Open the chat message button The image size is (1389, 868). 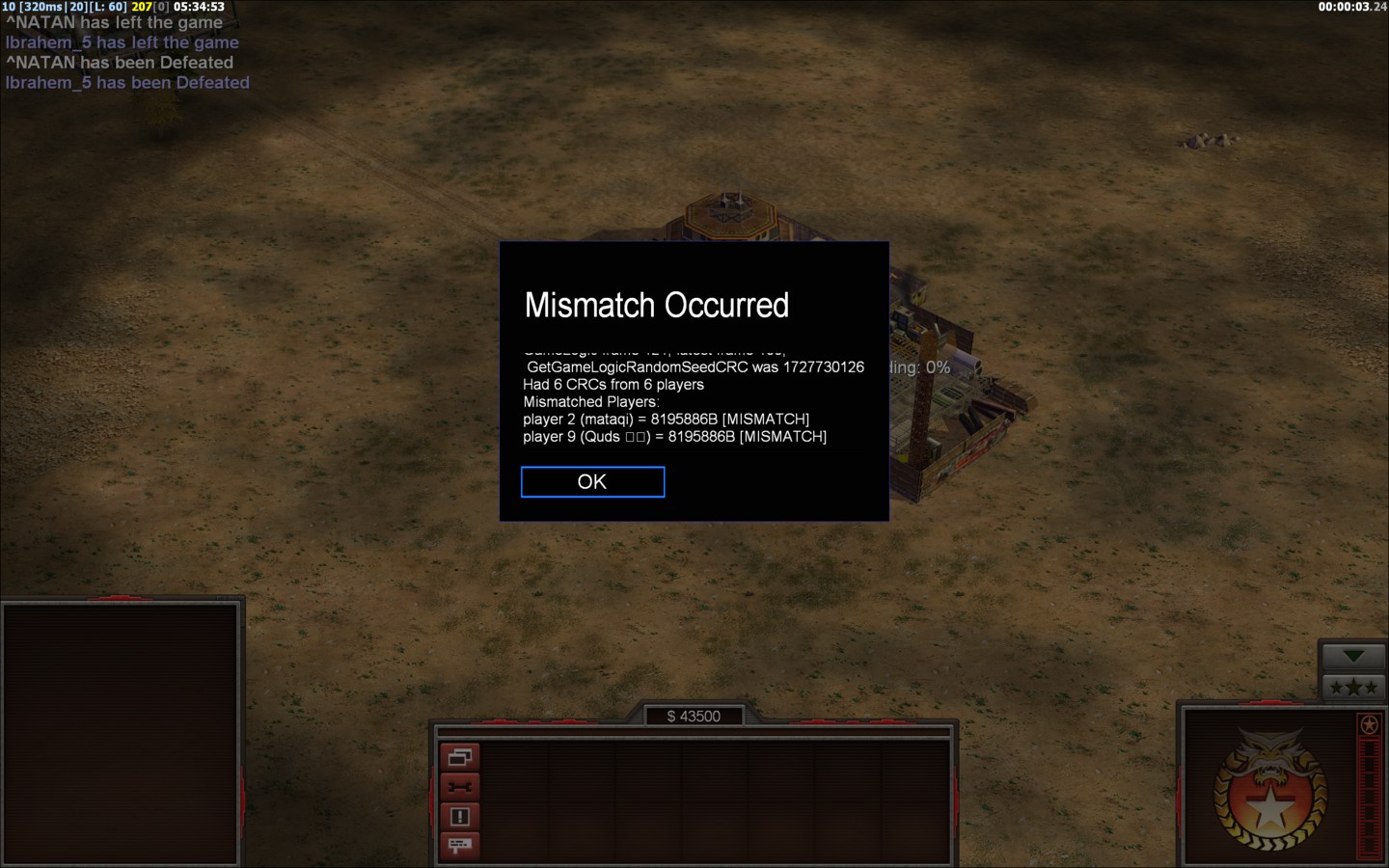click(x=460, y=846)
